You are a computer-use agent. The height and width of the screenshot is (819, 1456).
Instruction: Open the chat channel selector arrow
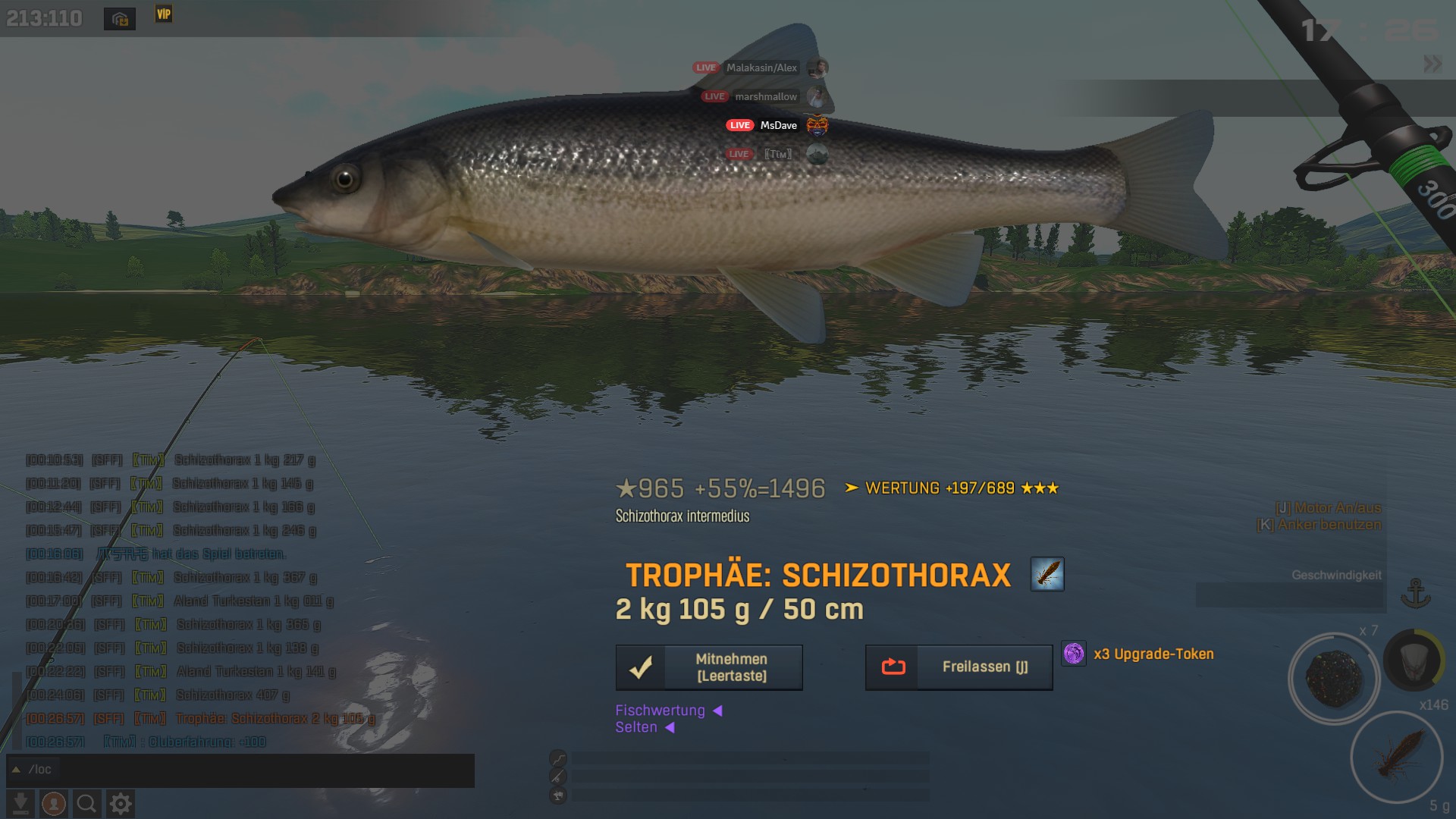click(16, 770)
